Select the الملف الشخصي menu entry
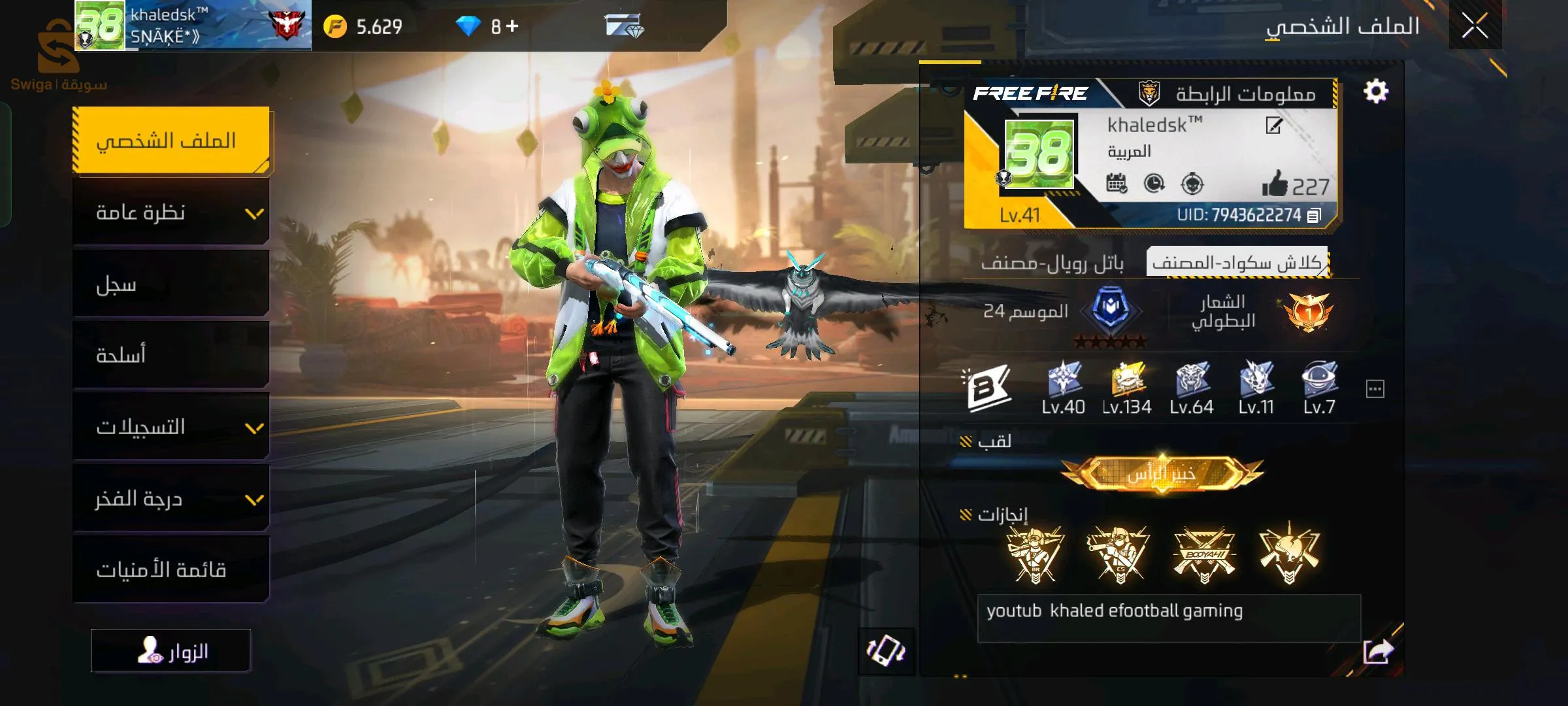The height and width of the screenshot is (706, 1568). (x=171, y=141)
